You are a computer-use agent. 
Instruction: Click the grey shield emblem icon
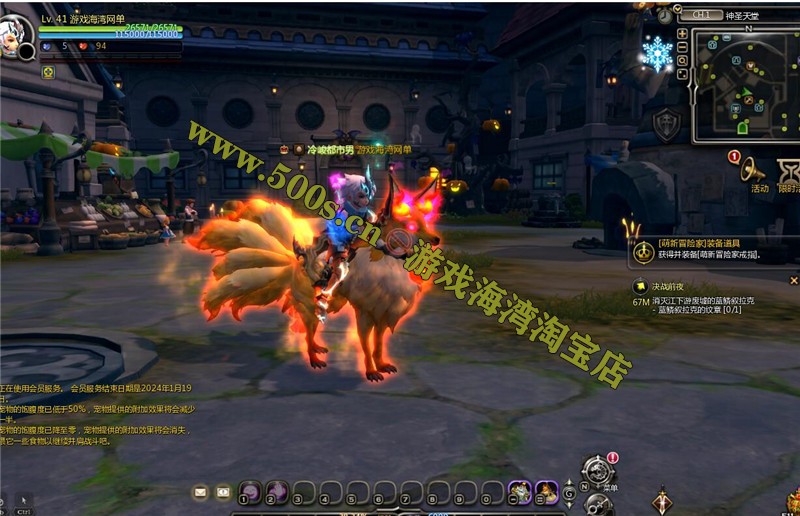[x=667, y=124]
